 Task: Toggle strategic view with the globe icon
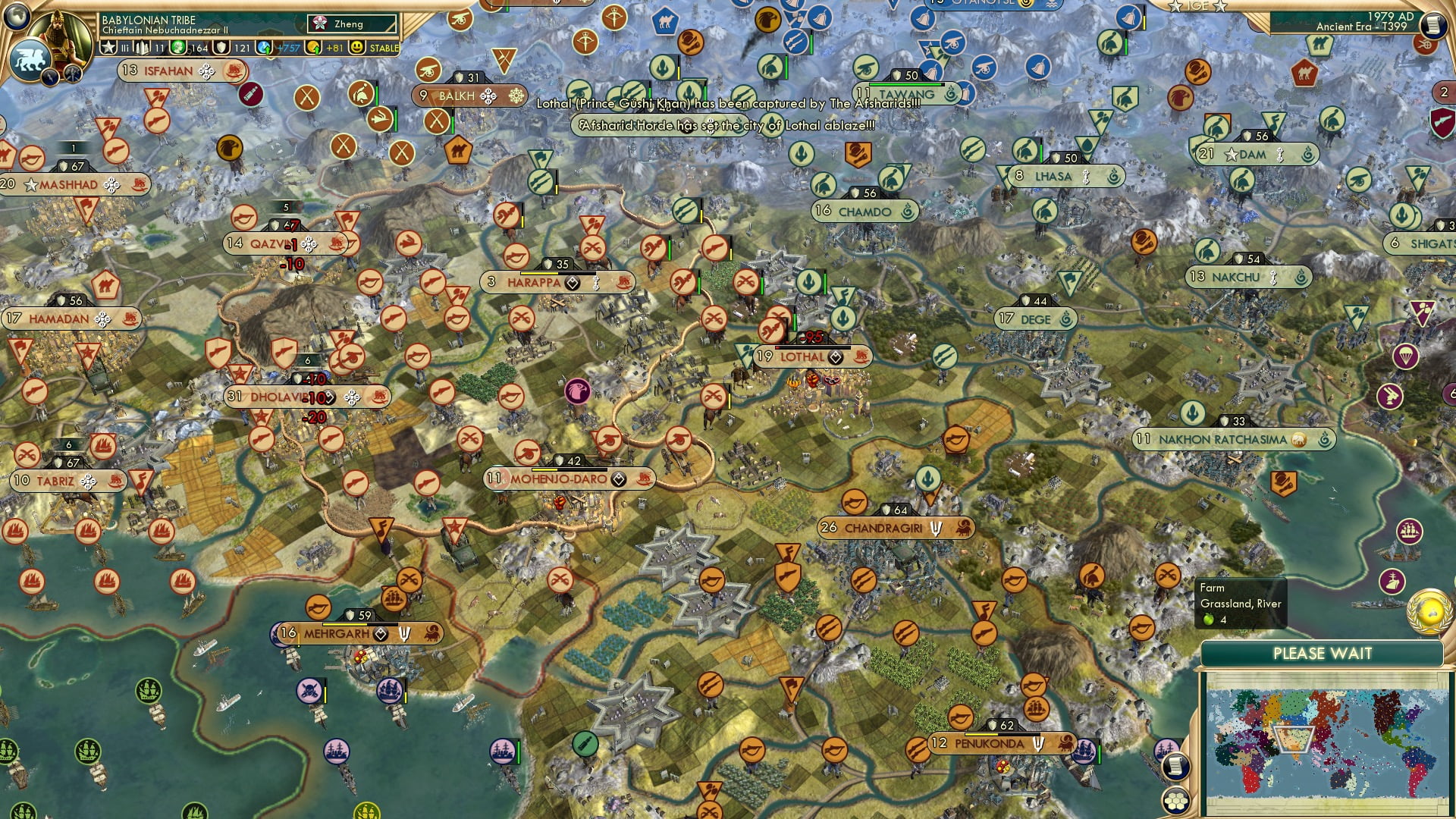[15, 18]
